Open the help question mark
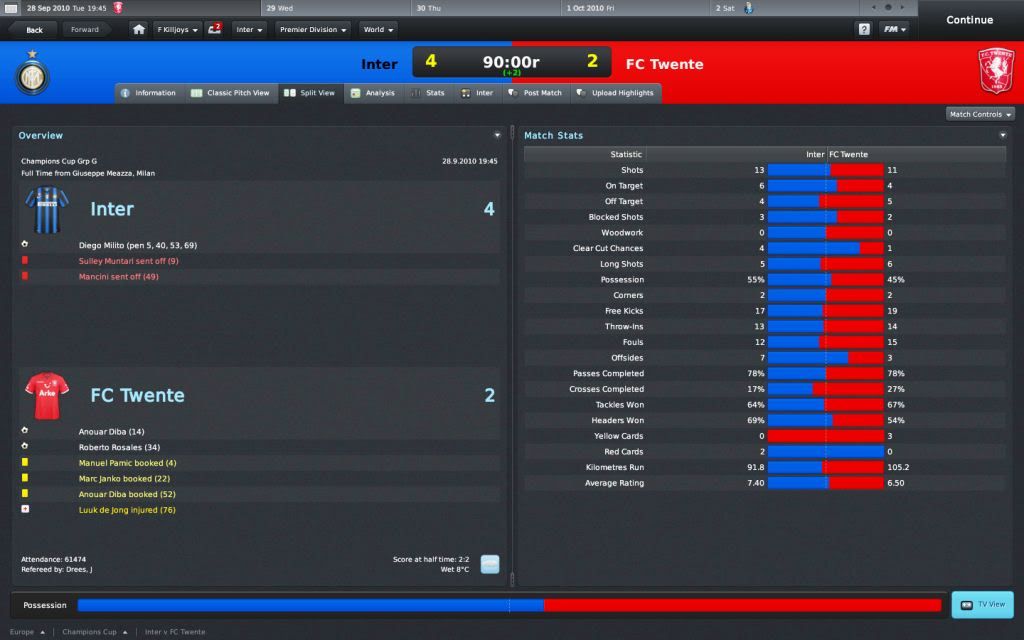 click(x=864, y=30)
